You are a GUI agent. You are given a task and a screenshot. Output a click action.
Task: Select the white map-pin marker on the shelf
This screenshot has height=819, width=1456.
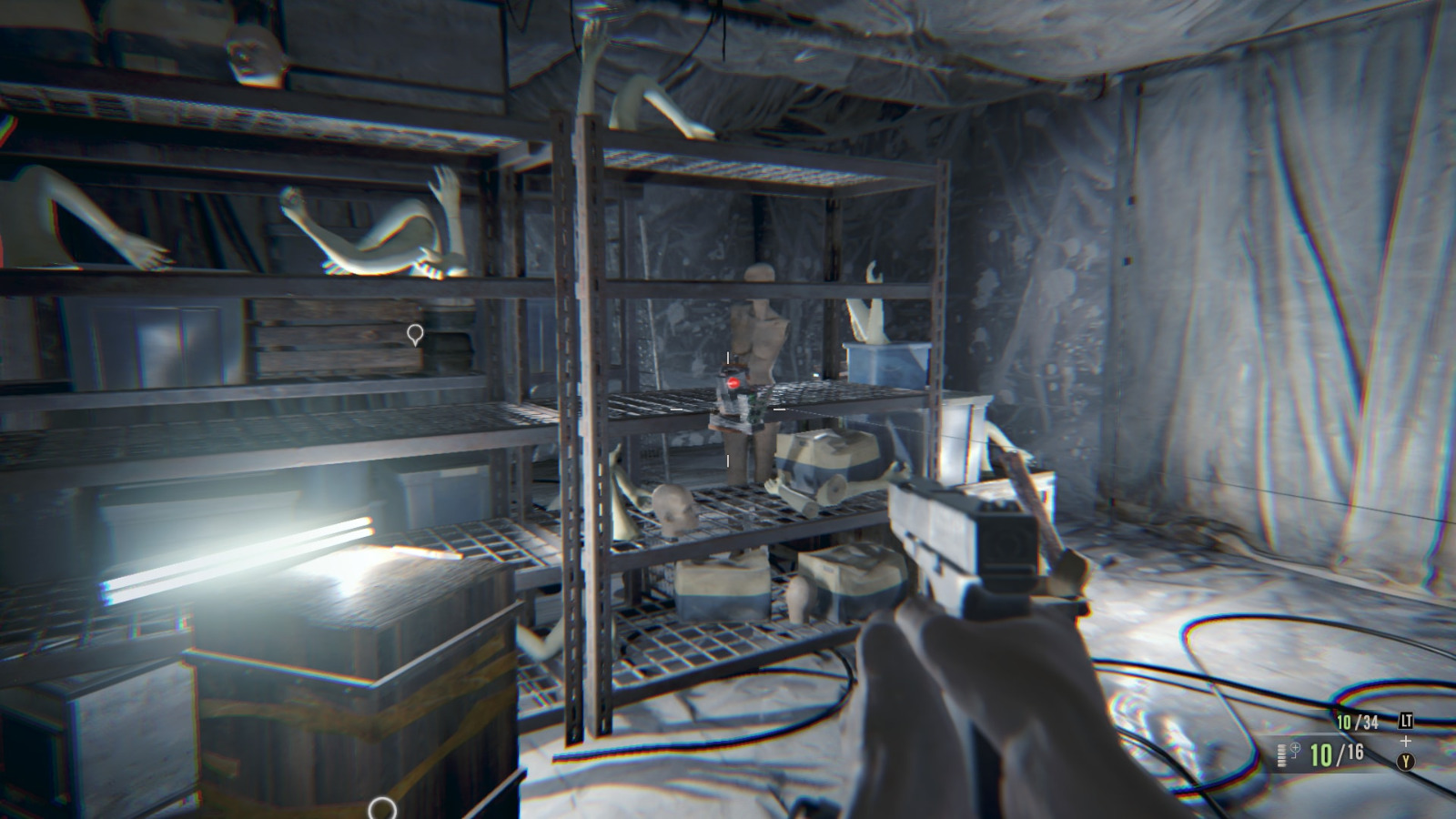415,336
